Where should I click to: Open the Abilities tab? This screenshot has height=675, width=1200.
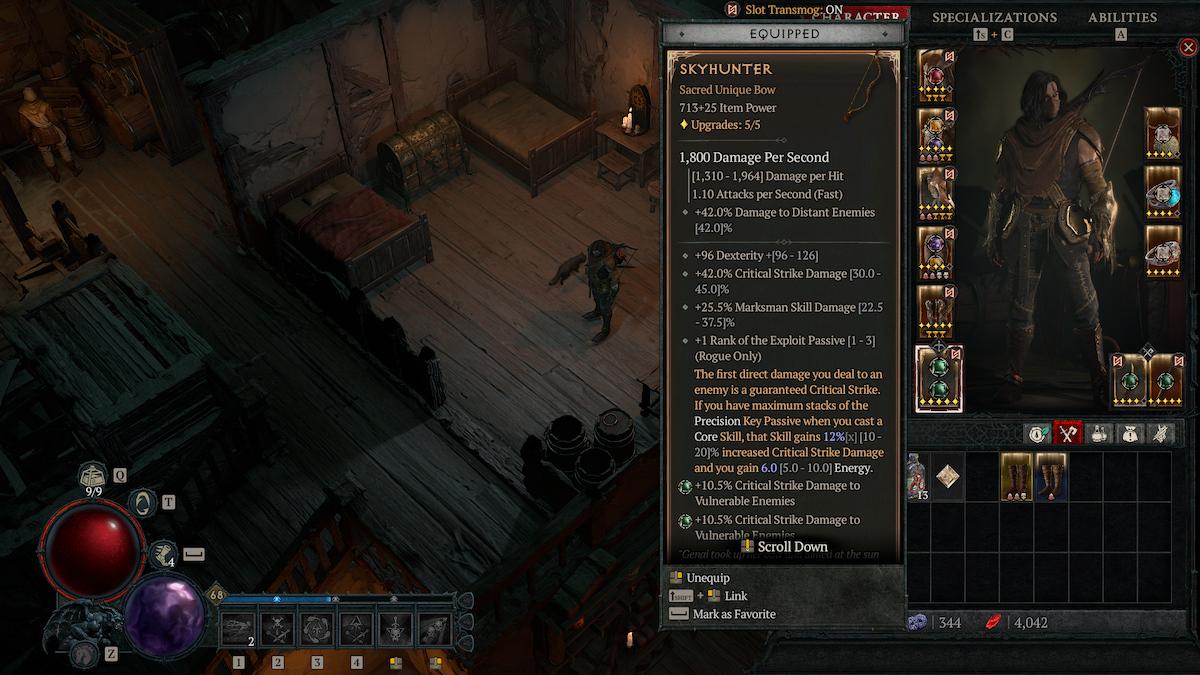pos(1122,18)
